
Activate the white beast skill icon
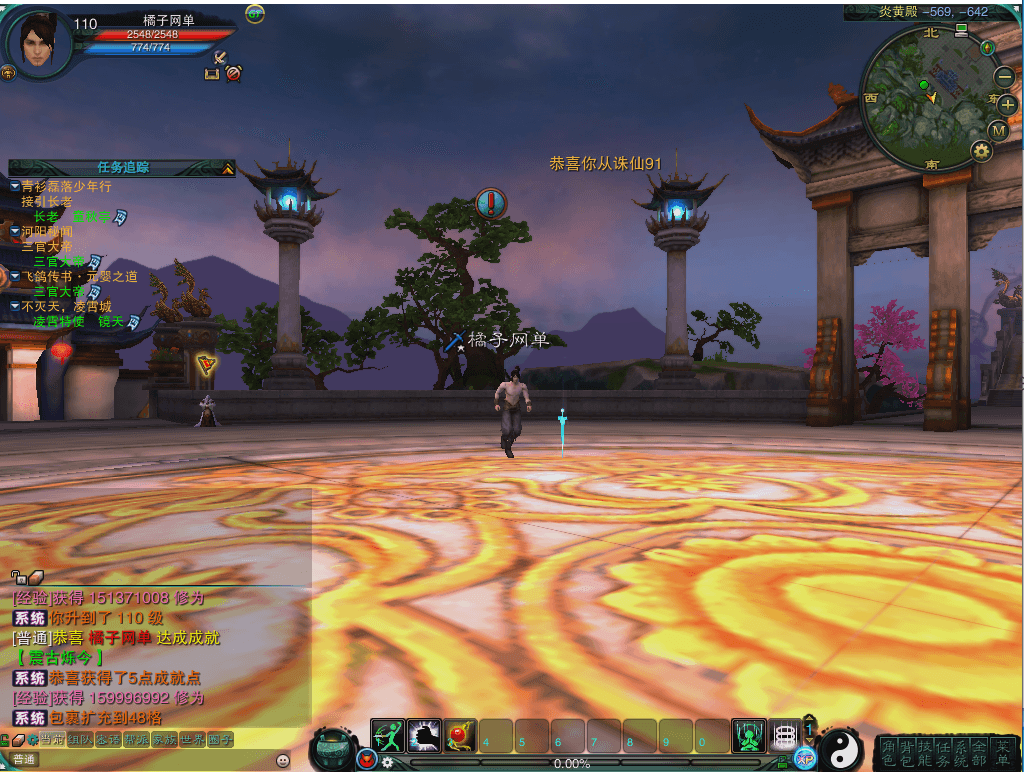[x=424, y=736]
